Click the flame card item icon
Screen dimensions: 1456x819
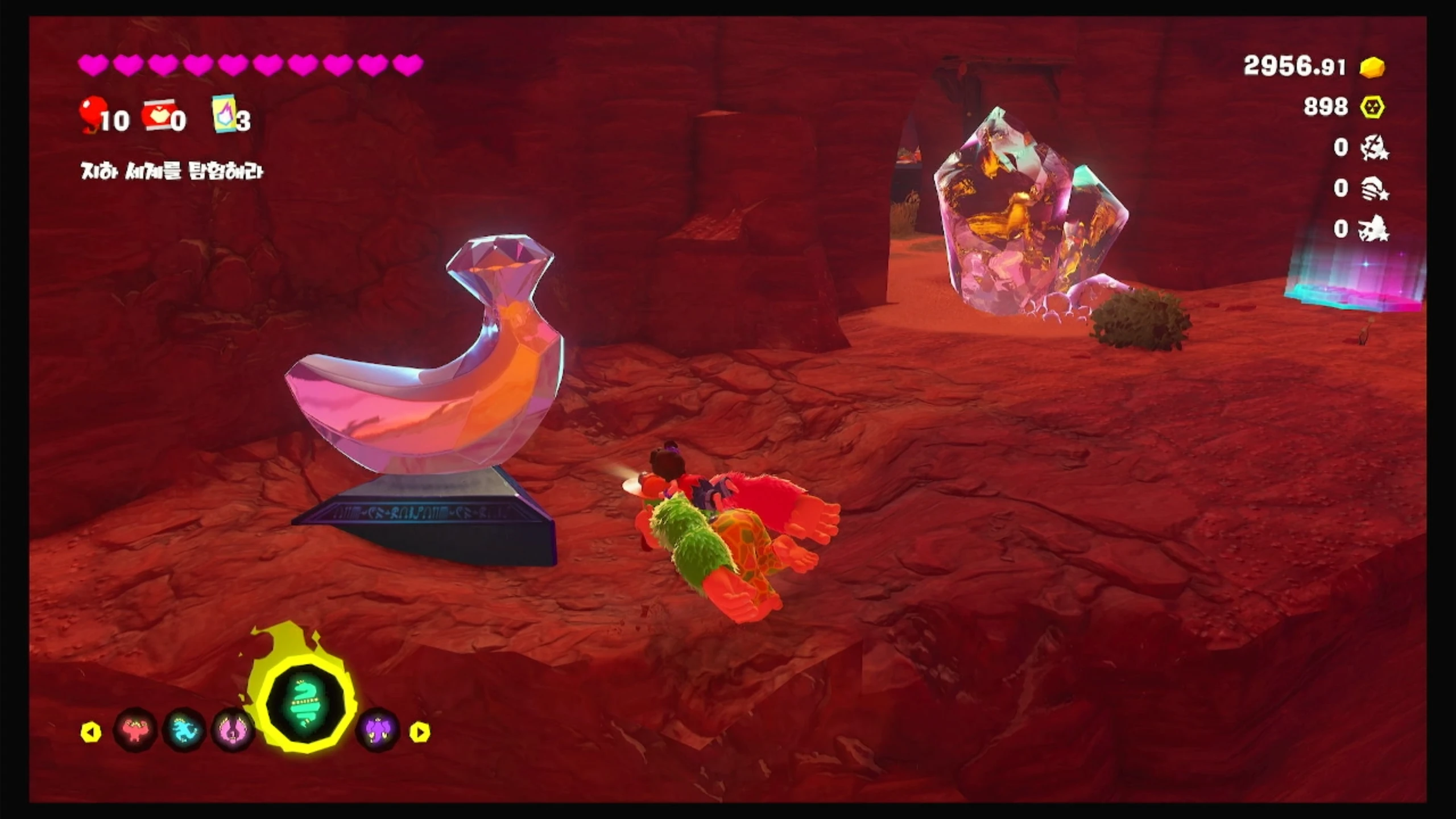pyautogui.click(x=224, y=114)
